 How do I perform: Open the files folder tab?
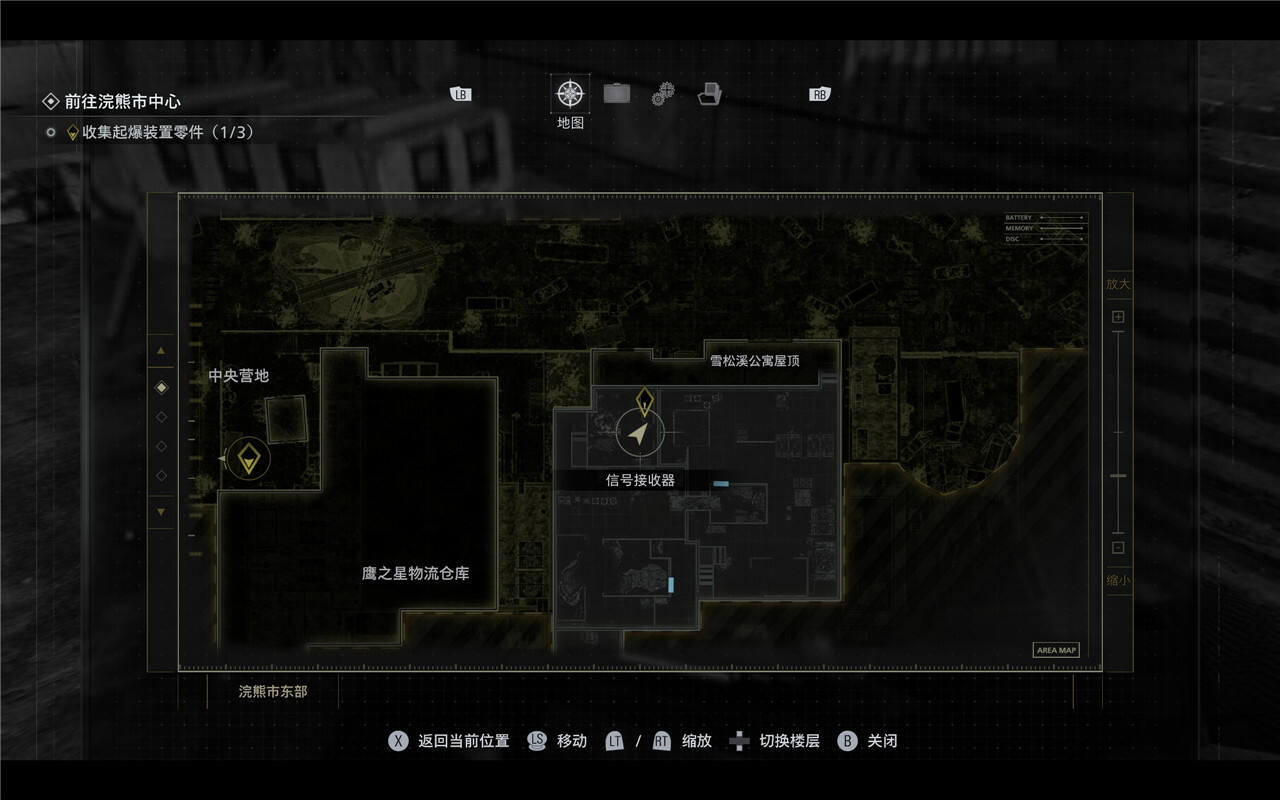point(710,95)
